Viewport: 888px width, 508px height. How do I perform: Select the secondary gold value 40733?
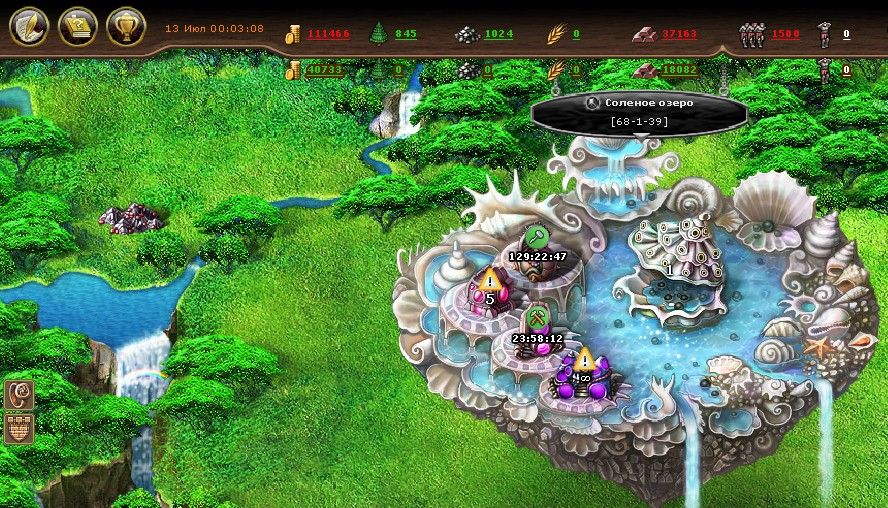[326, 70]
